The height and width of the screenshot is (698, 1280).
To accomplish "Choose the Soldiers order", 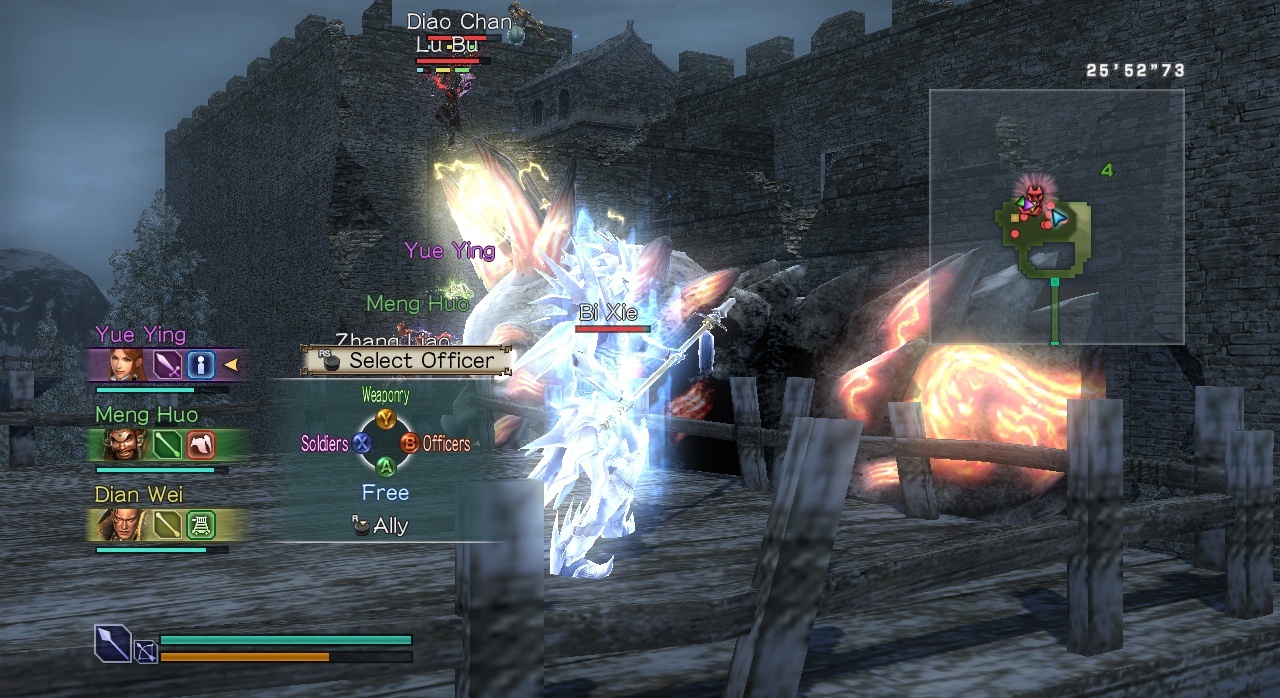I will (361, 443).
